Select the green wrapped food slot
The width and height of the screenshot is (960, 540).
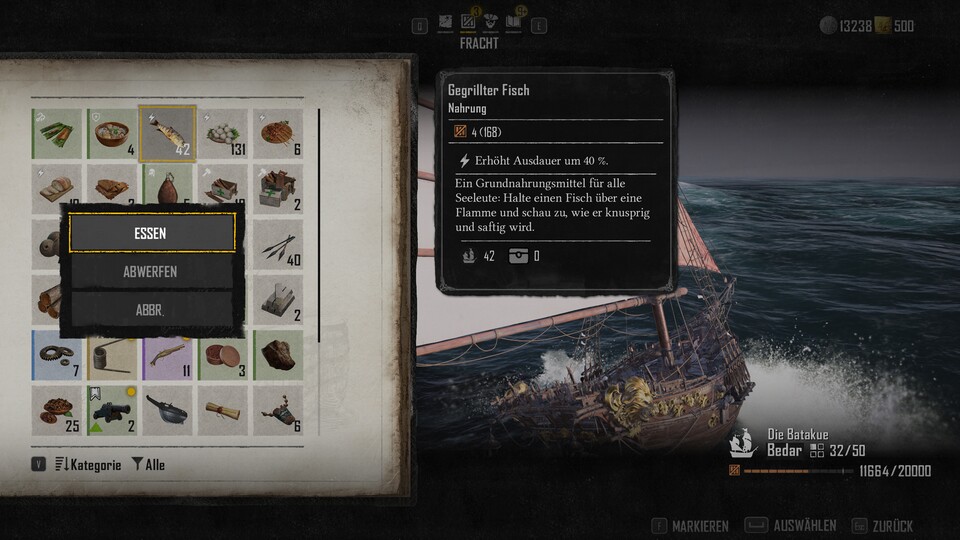click(56, 134)
